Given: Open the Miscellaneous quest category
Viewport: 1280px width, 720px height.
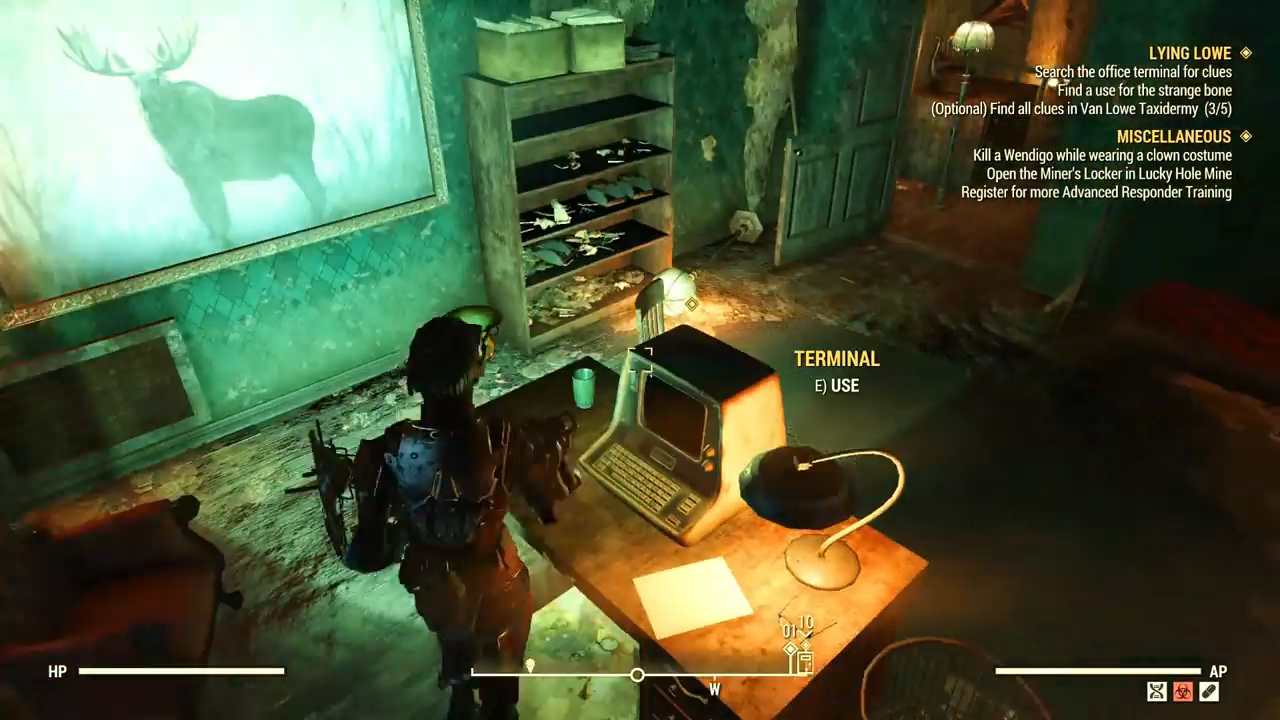Looking at the screenshot, I should click(x=1173, y=136).
